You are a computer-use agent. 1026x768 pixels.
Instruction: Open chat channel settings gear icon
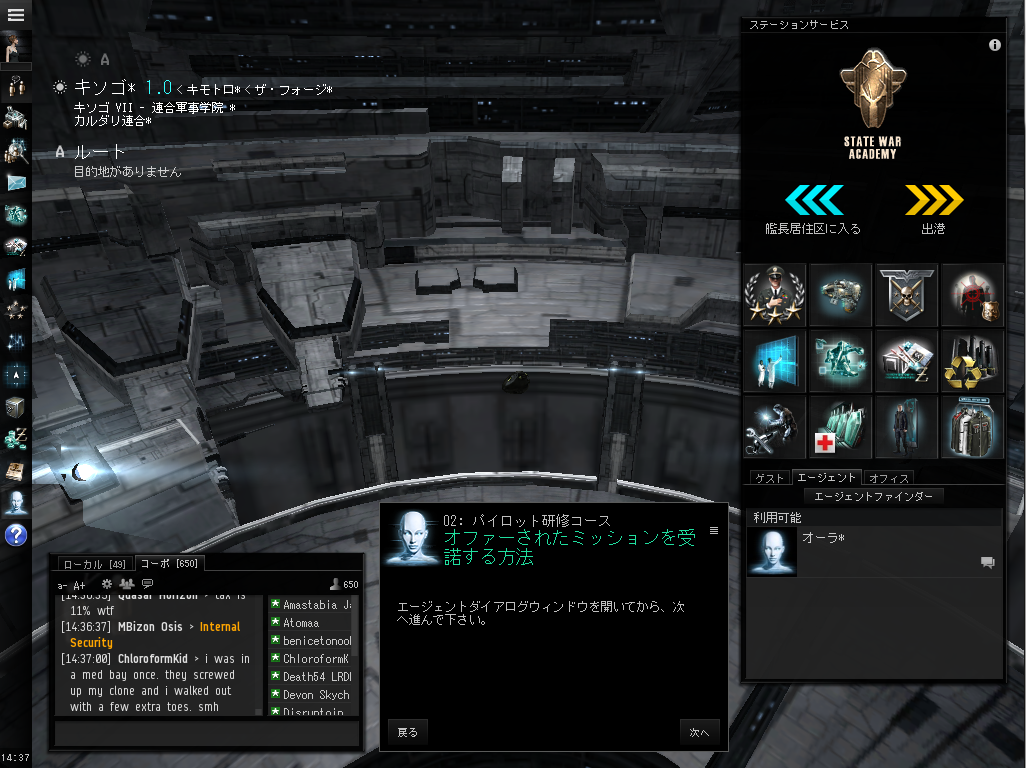click(107, 584)
